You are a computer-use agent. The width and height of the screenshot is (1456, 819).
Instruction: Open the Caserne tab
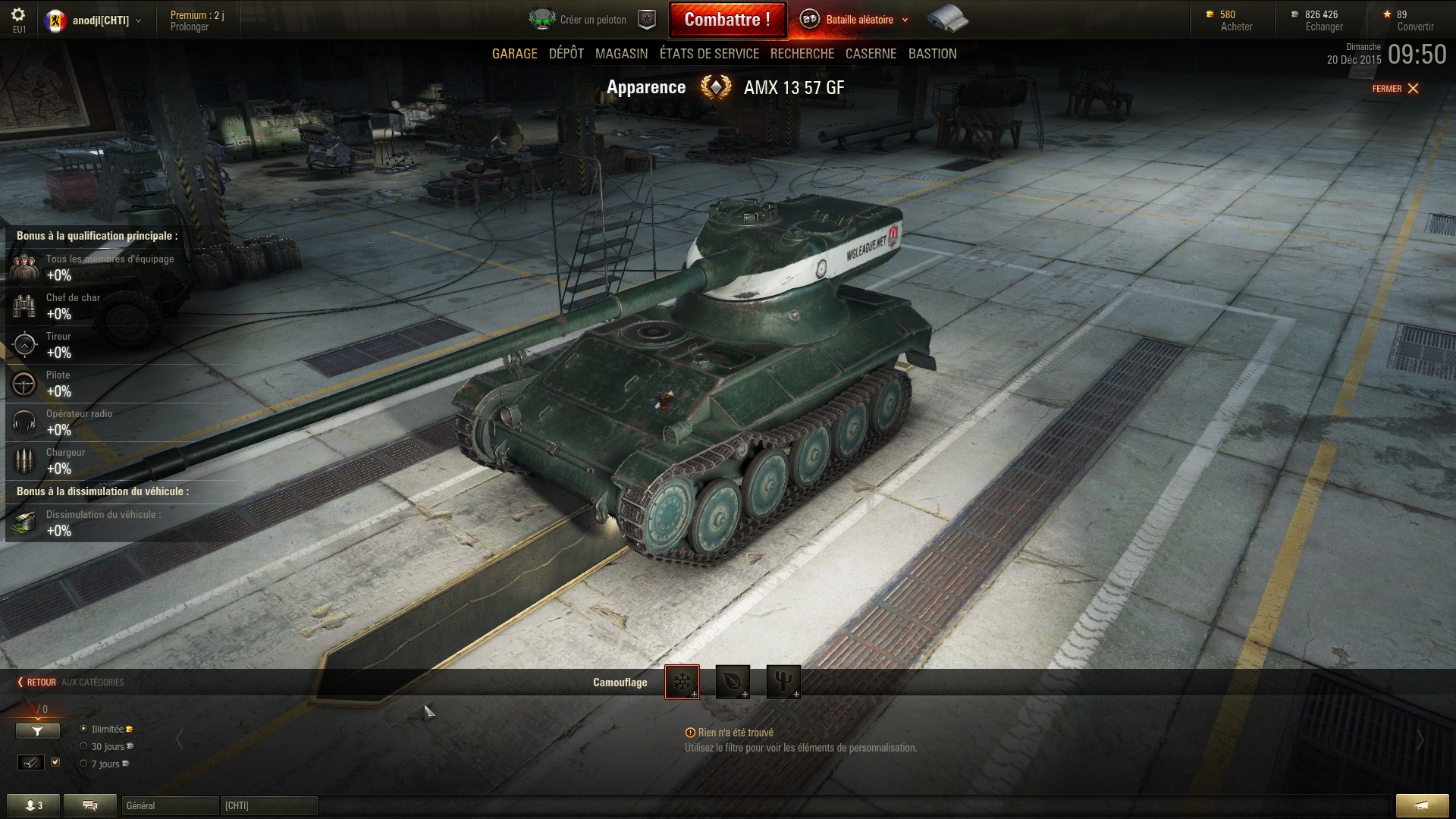[x=871, y=54]
